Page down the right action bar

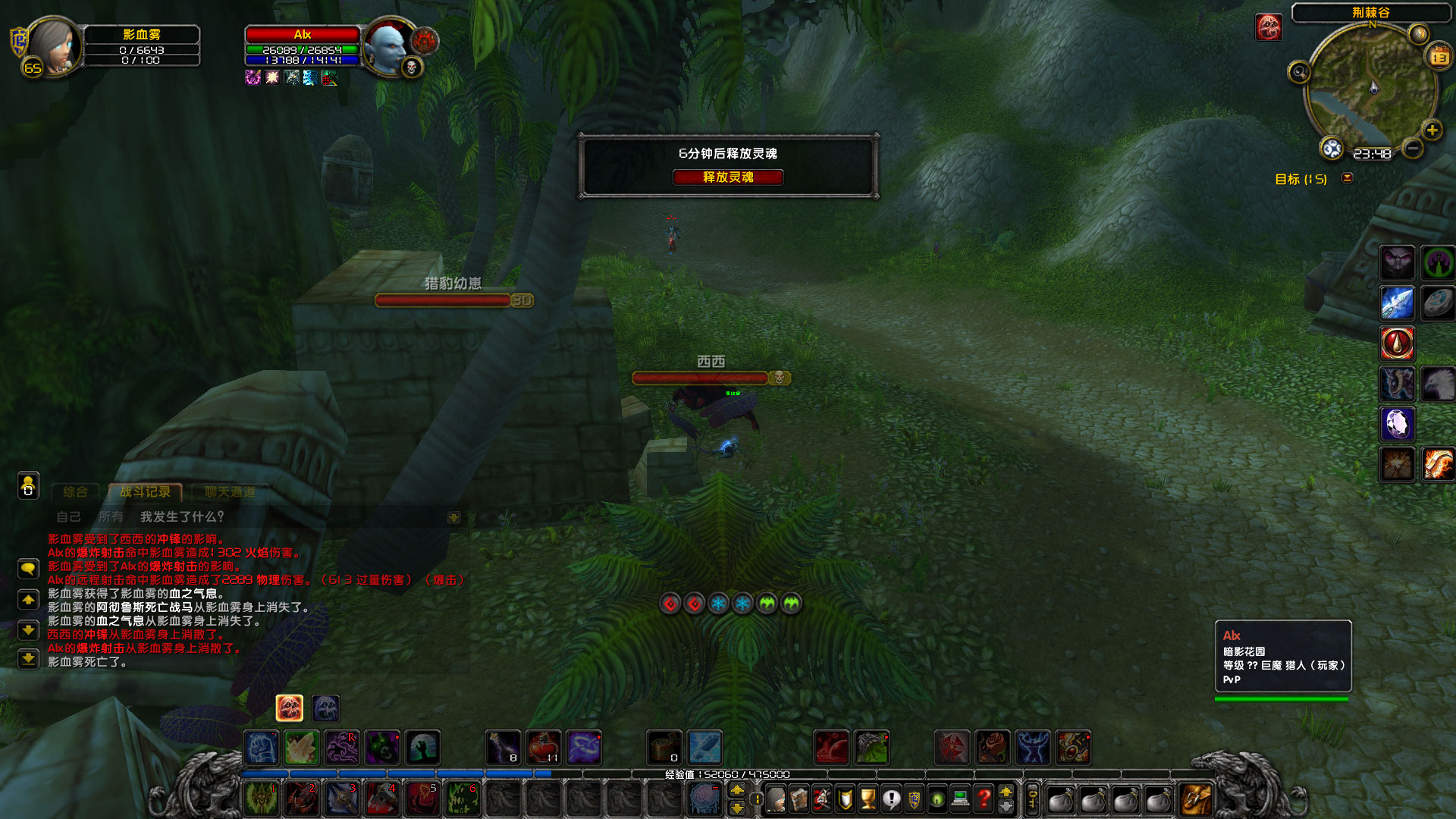(x=1006, y=806)
